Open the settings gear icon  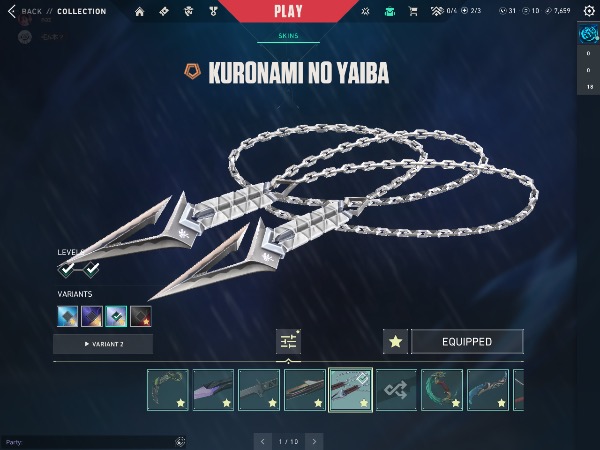pos(589,11)
